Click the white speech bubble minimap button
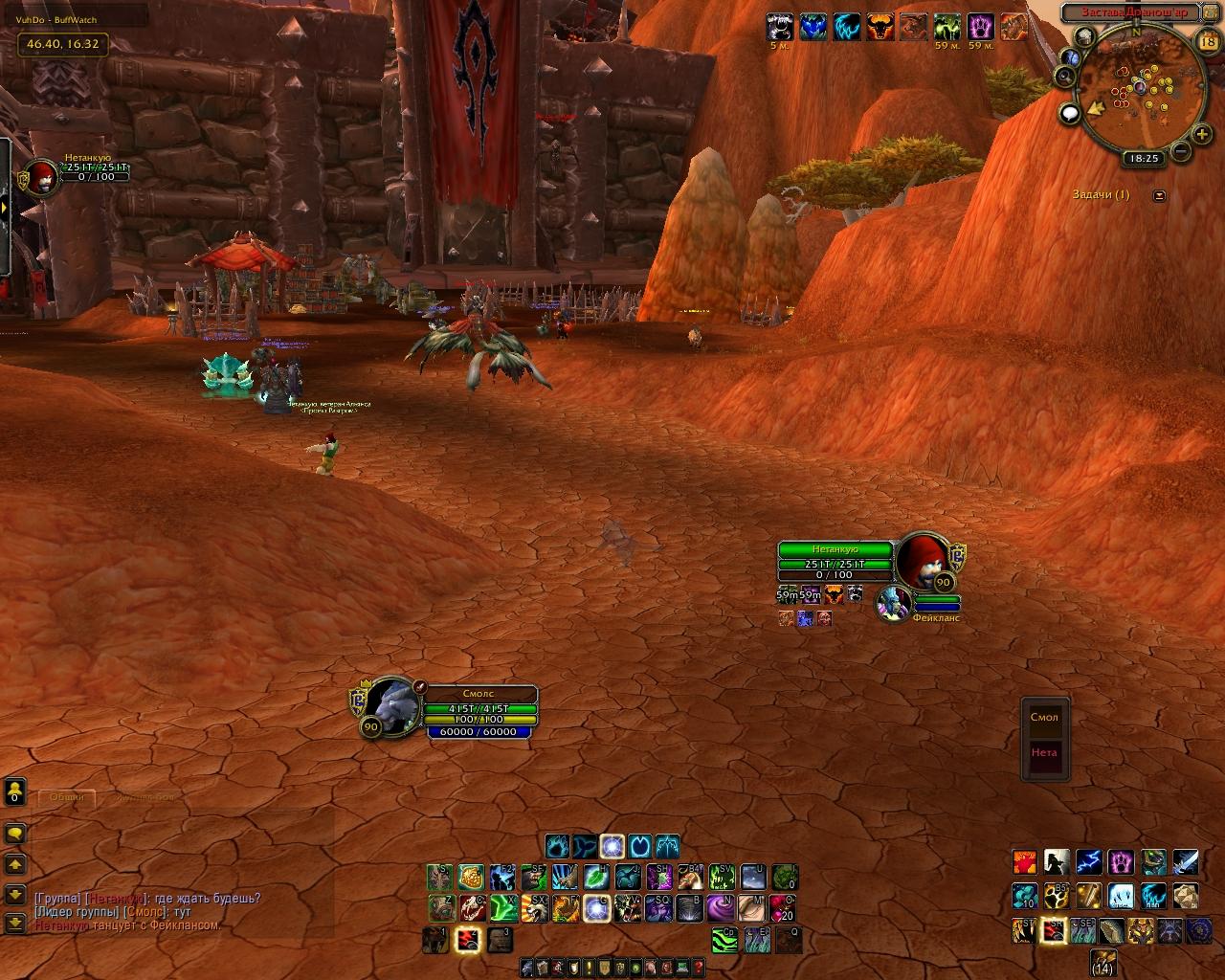The width and height of the screenshot is (1225, 980). click(x=1070, y=114)
